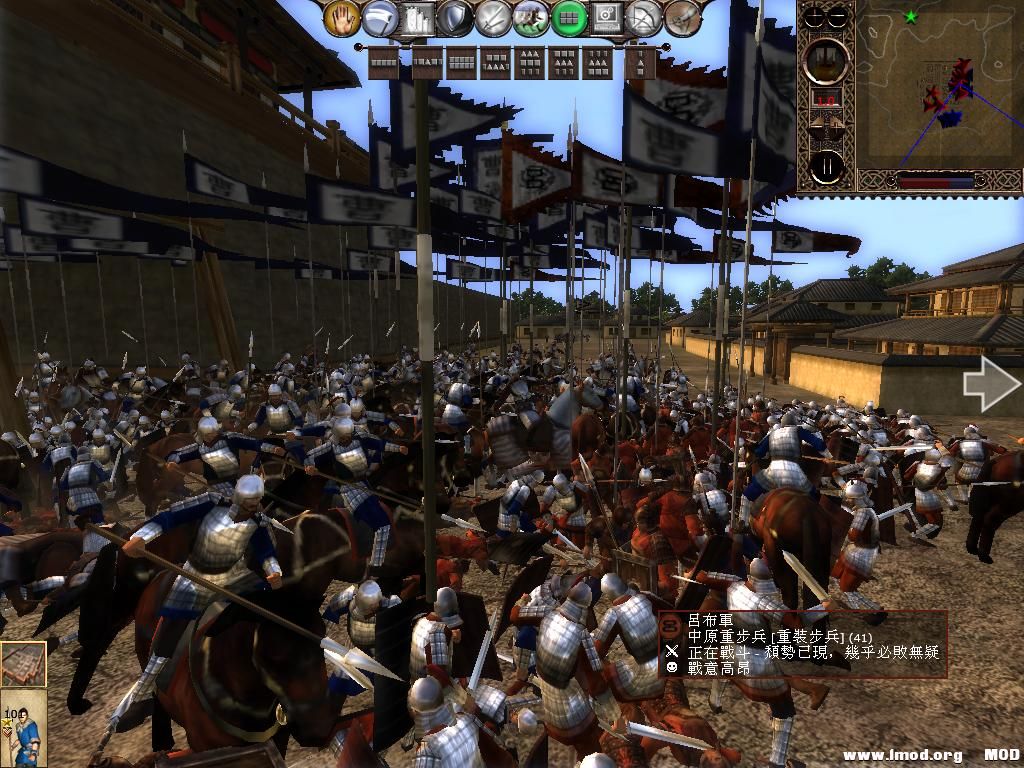Toggle the running soldiers icon
Screen dimensions: 1024x768
[x=531, y=17]
